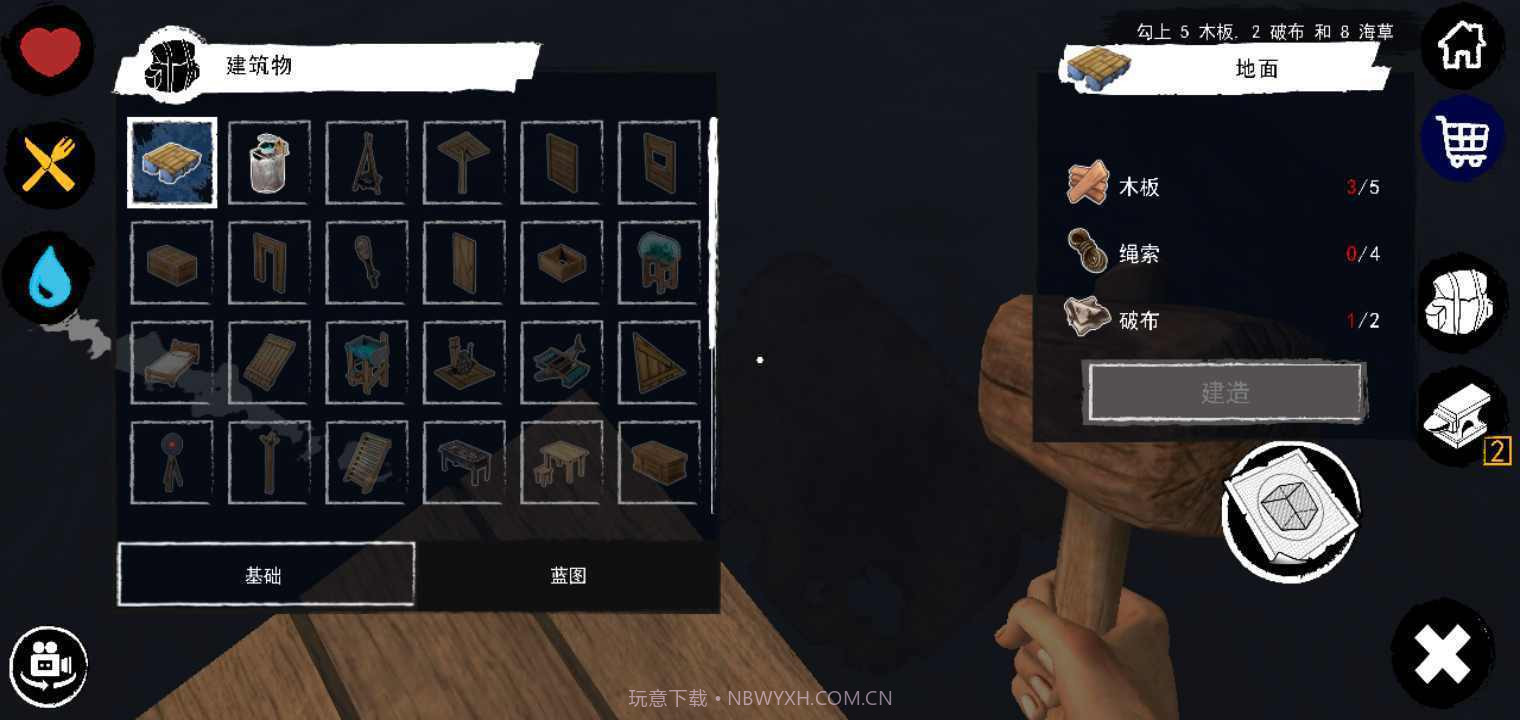The image size is (1520, 720).
Task: Switch to the 基础 tab
Action: tap(265, 575)
